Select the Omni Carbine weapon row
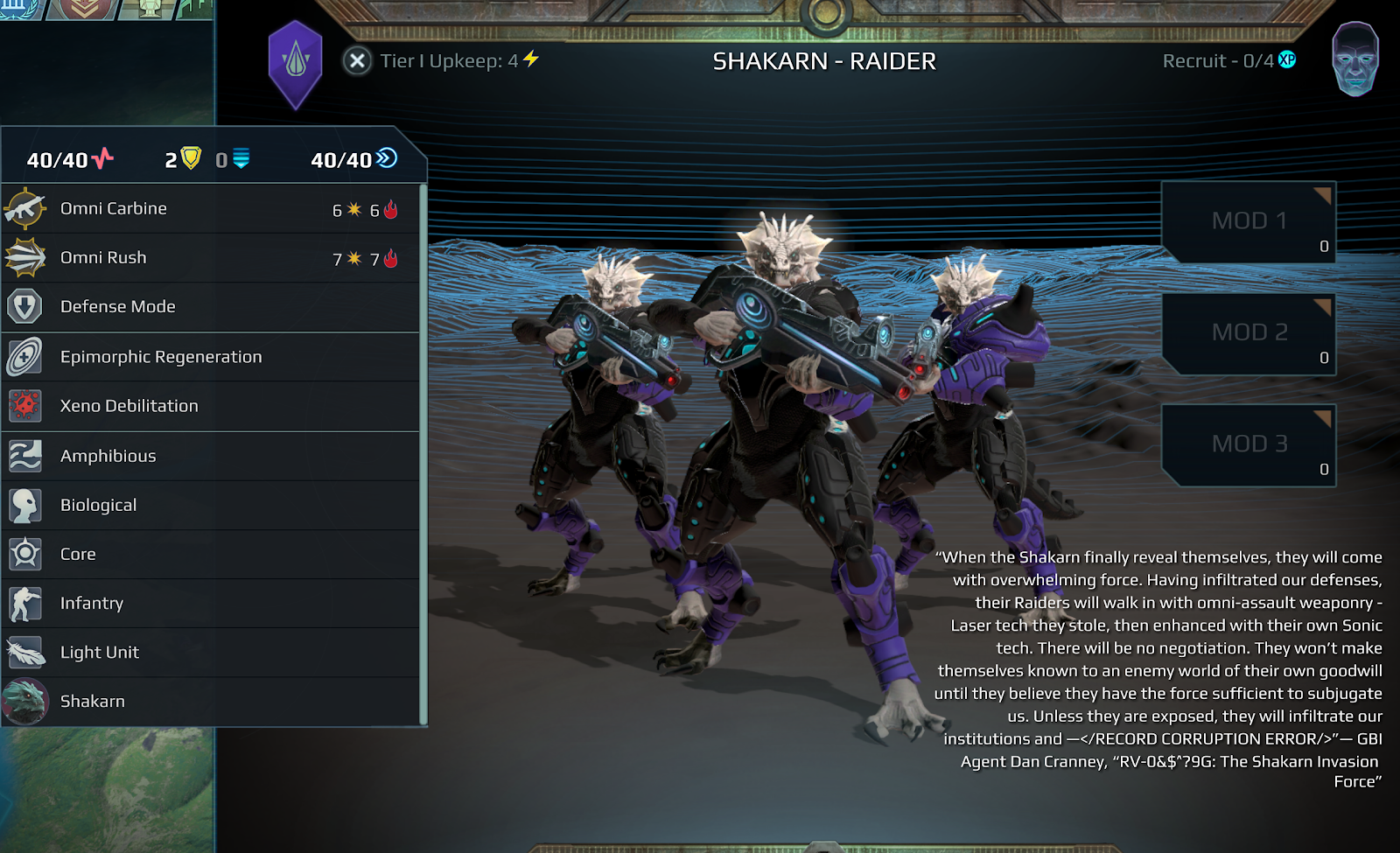This screenshot has width=1400, height=853. pyautogui.click(x=210, y=209)
